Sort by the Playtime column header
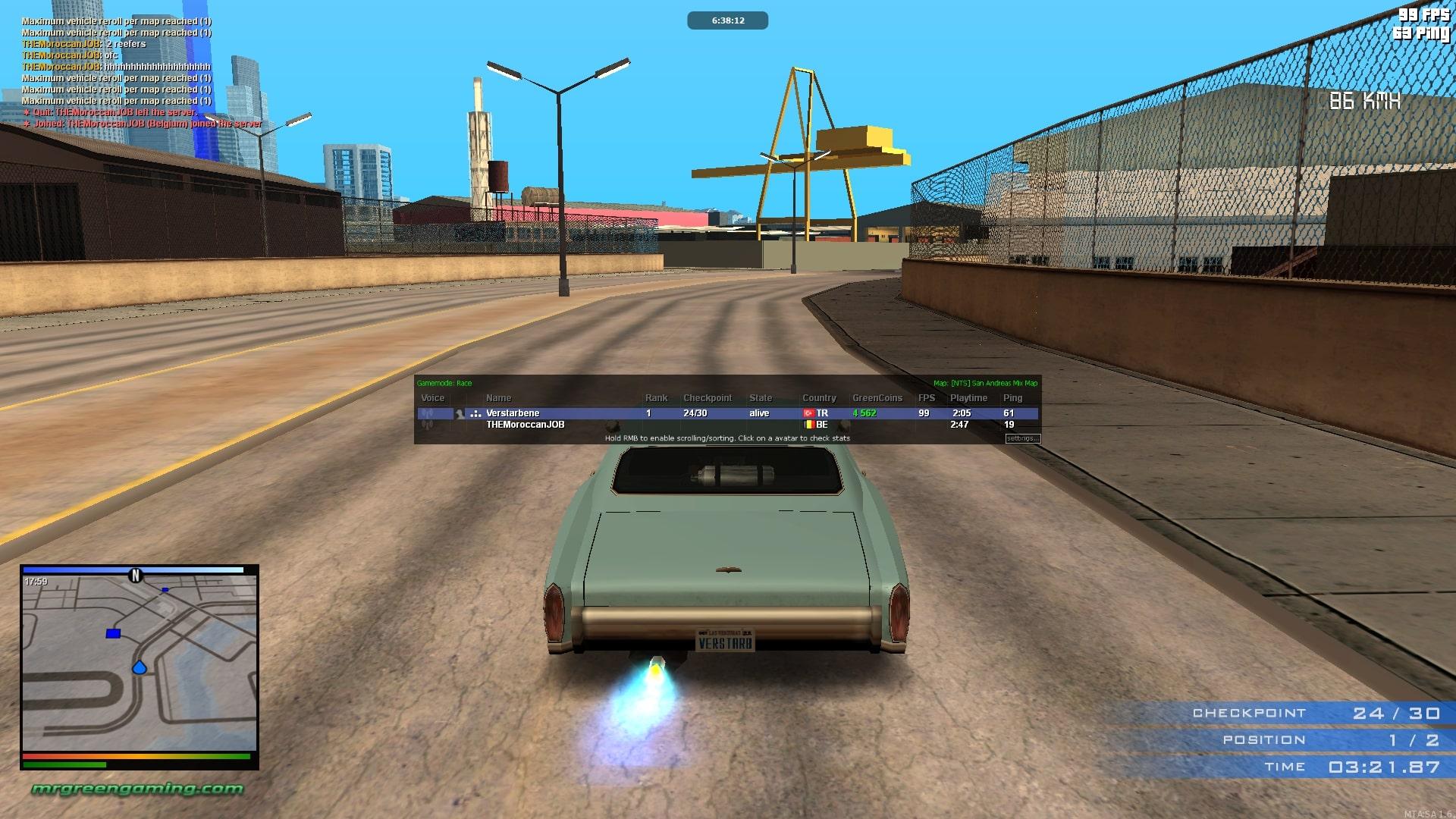The height and width of the screenshot is (819, 1456). [x=968, y=398]
